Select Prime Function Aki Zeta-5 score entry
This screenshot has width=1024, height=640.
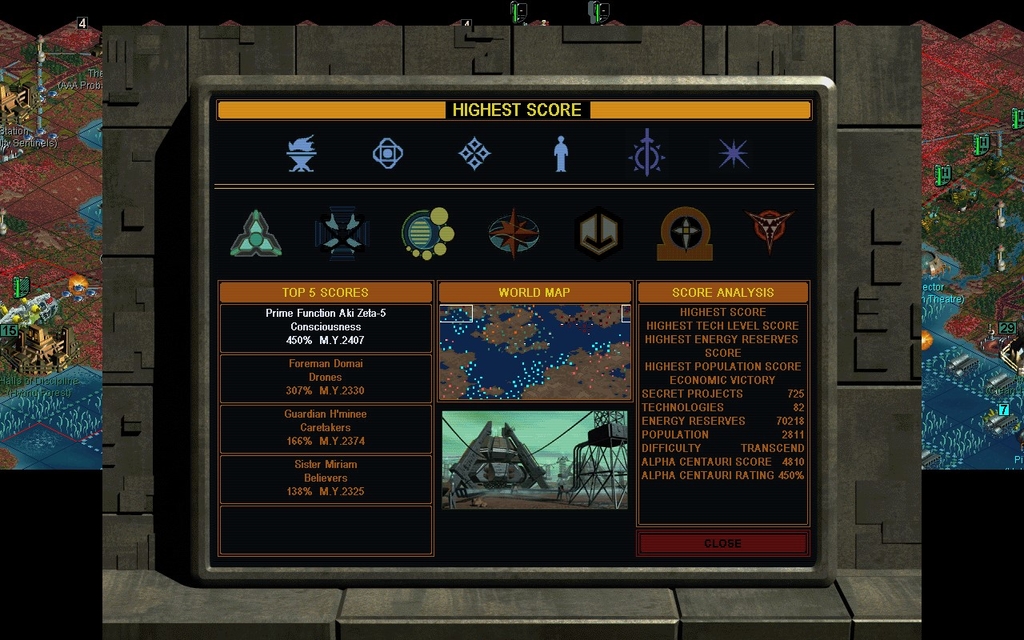tap(326, 328)
